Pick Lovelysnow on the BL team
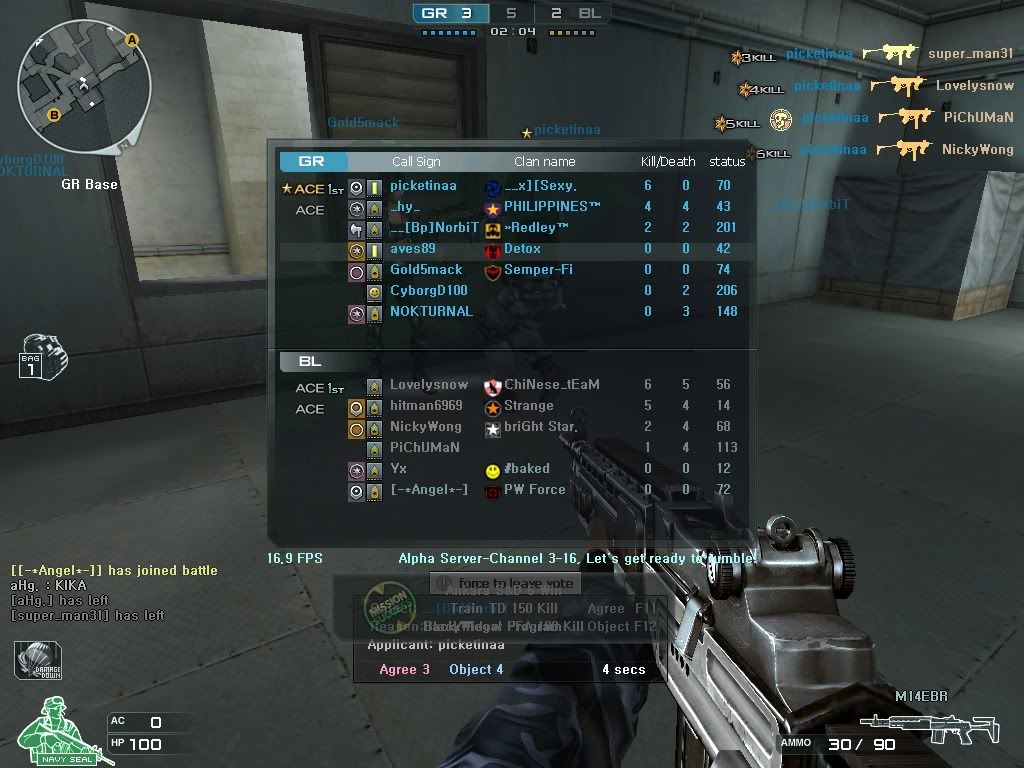 [429, 385]
